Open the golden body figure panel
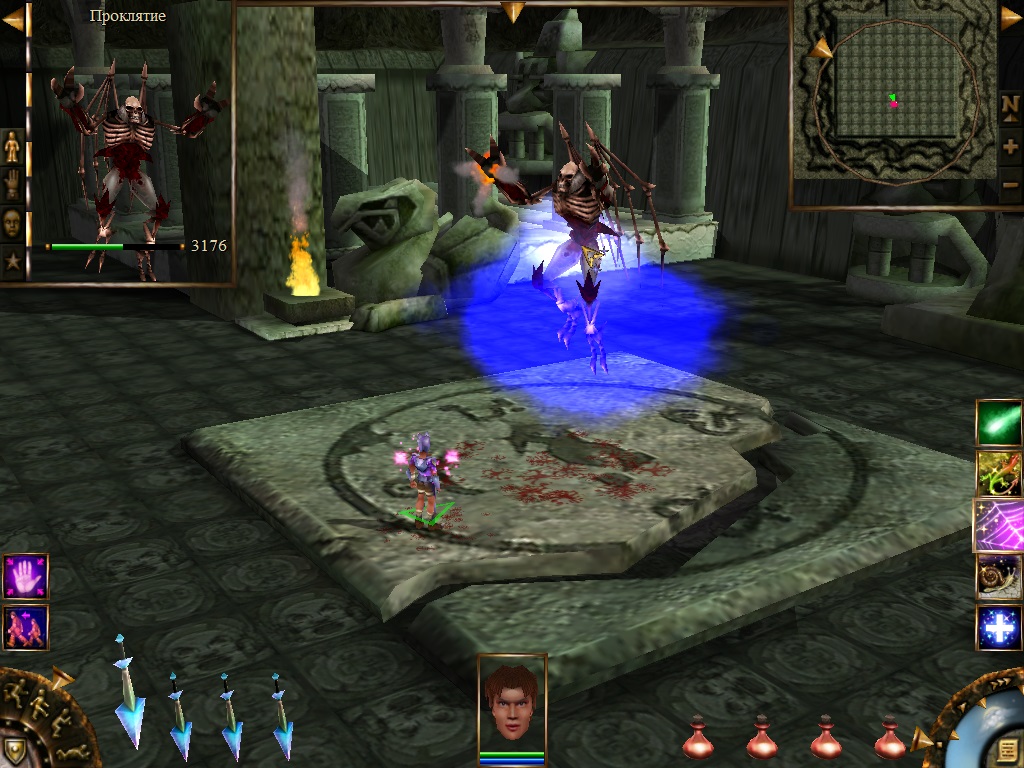The image size is (1024, 768). pos(12,147)
